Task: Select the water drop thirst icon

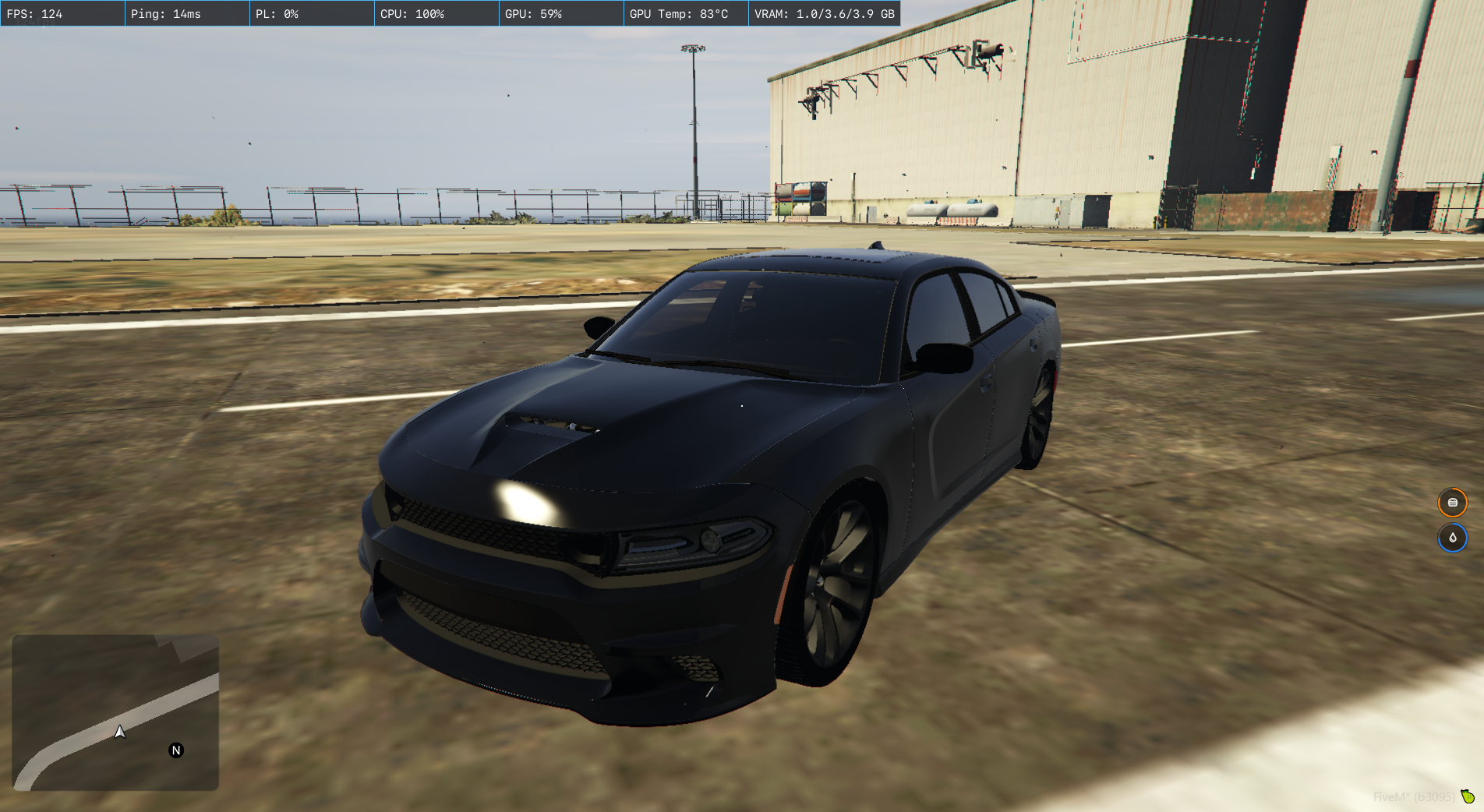Action: pos(1452,538)
